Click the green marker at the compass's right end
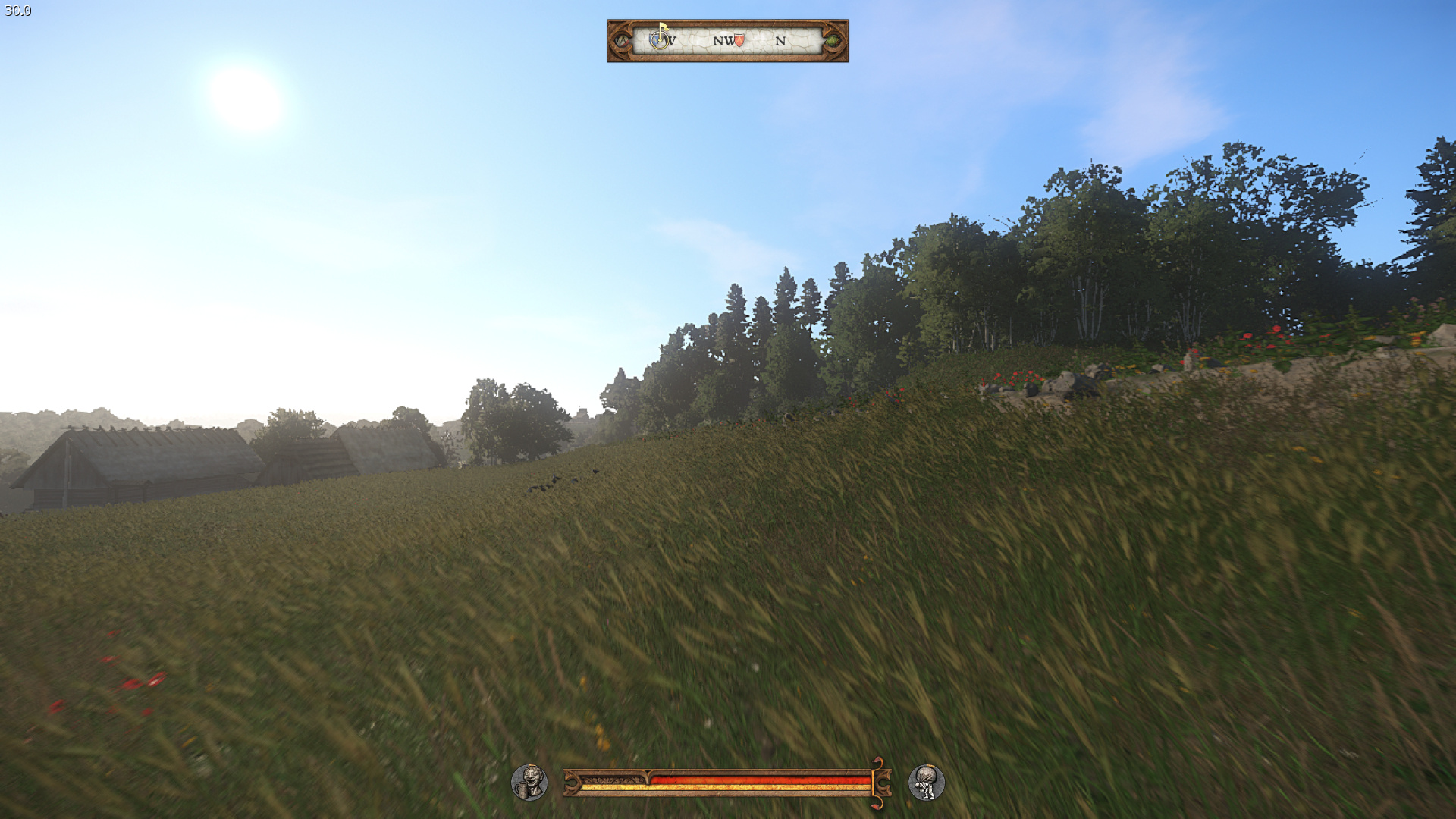This screenshot has width=1456, height=819. (x=833, y=40)
